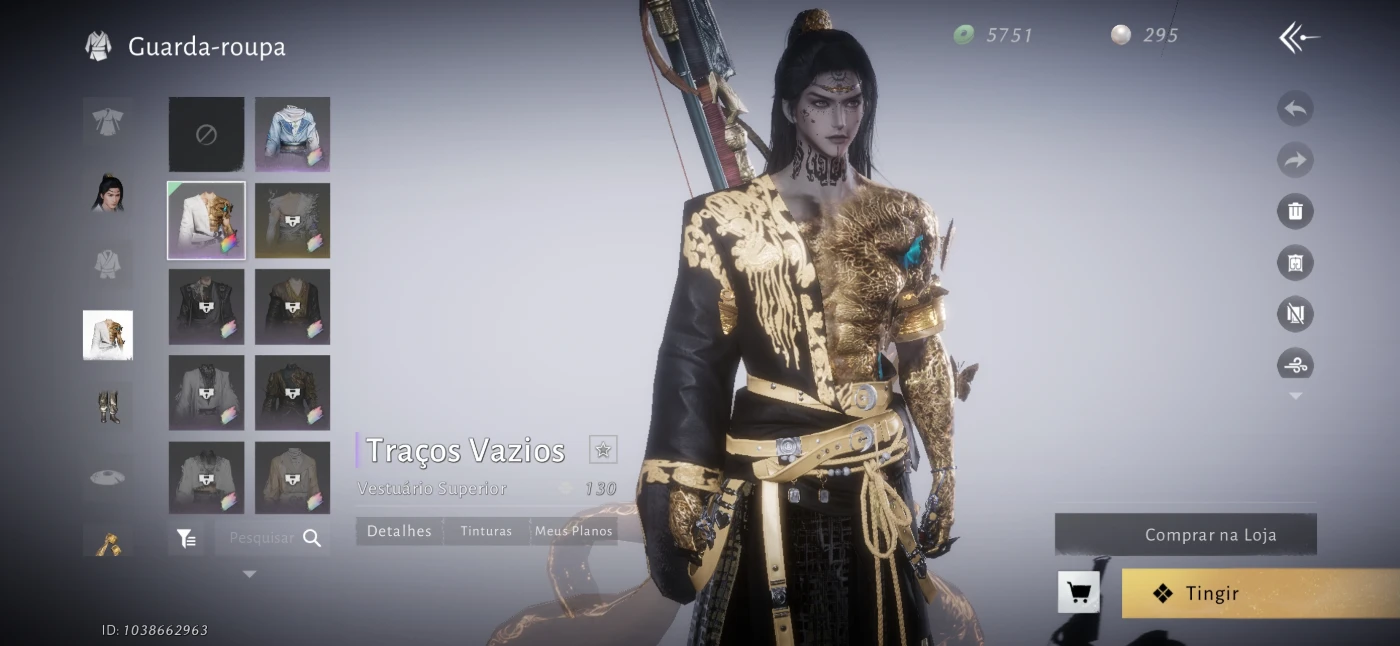Favorite Traços Vazios with the star
Viewport: 1400px width, 646px height.
tap(603, 450)
